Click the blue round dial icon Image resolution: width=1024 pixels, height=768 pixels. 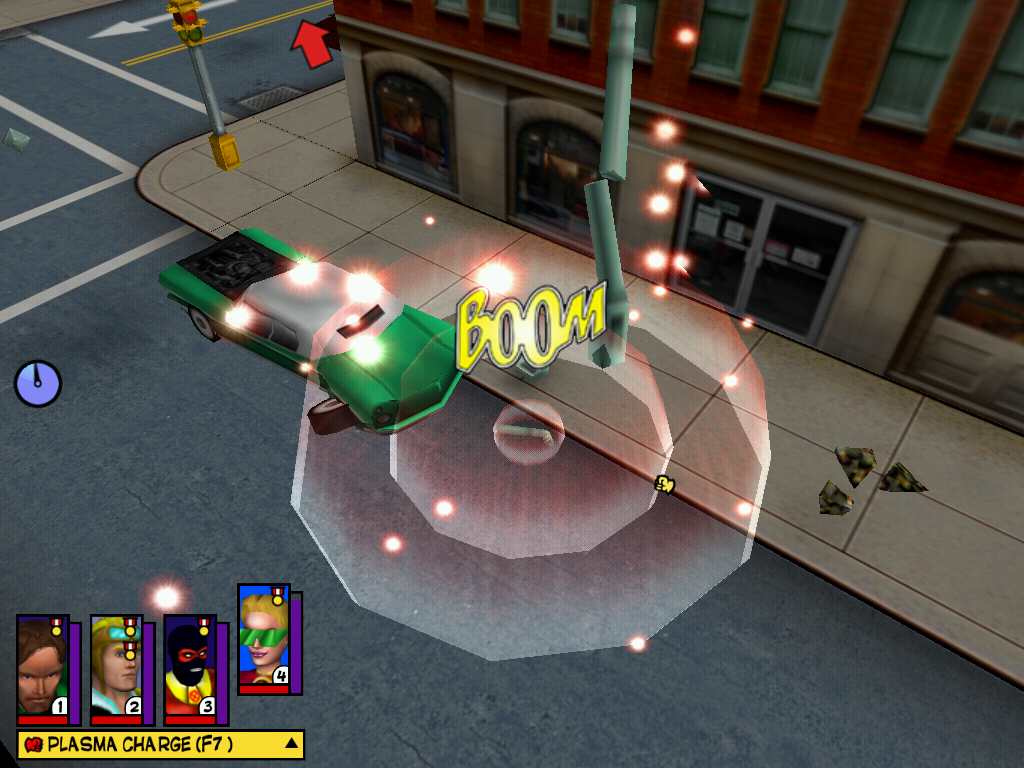pyautogui.click(x=38, y=383)
